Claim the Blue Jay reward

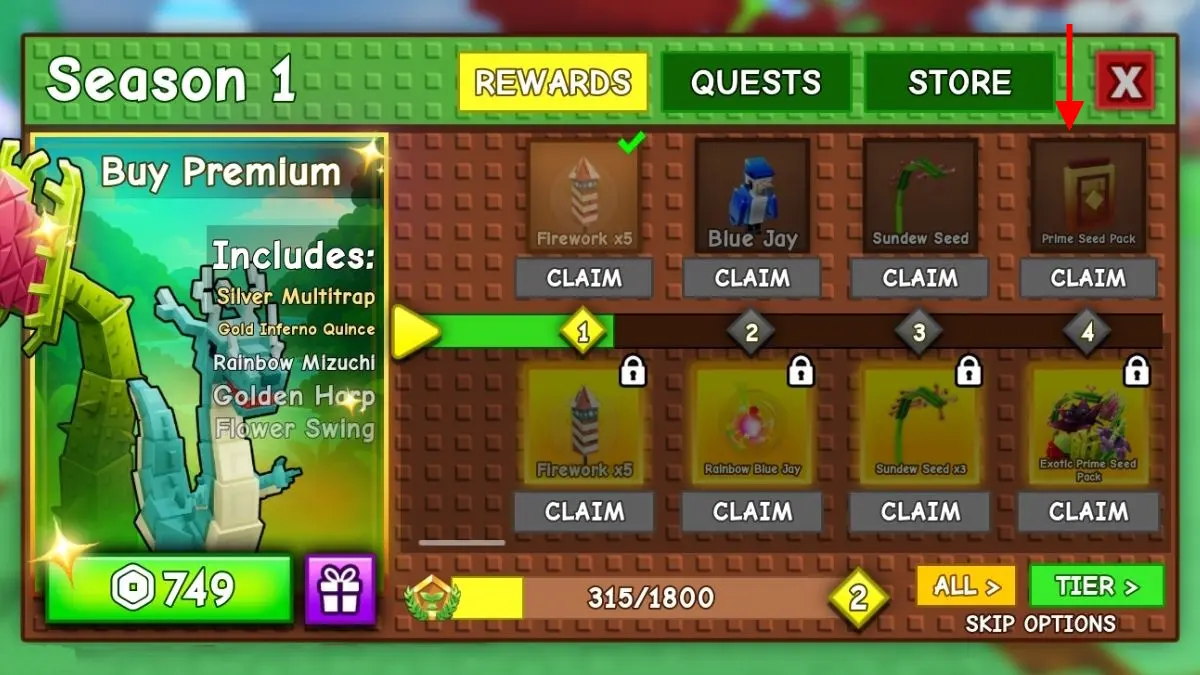click(x=752, y=278)
